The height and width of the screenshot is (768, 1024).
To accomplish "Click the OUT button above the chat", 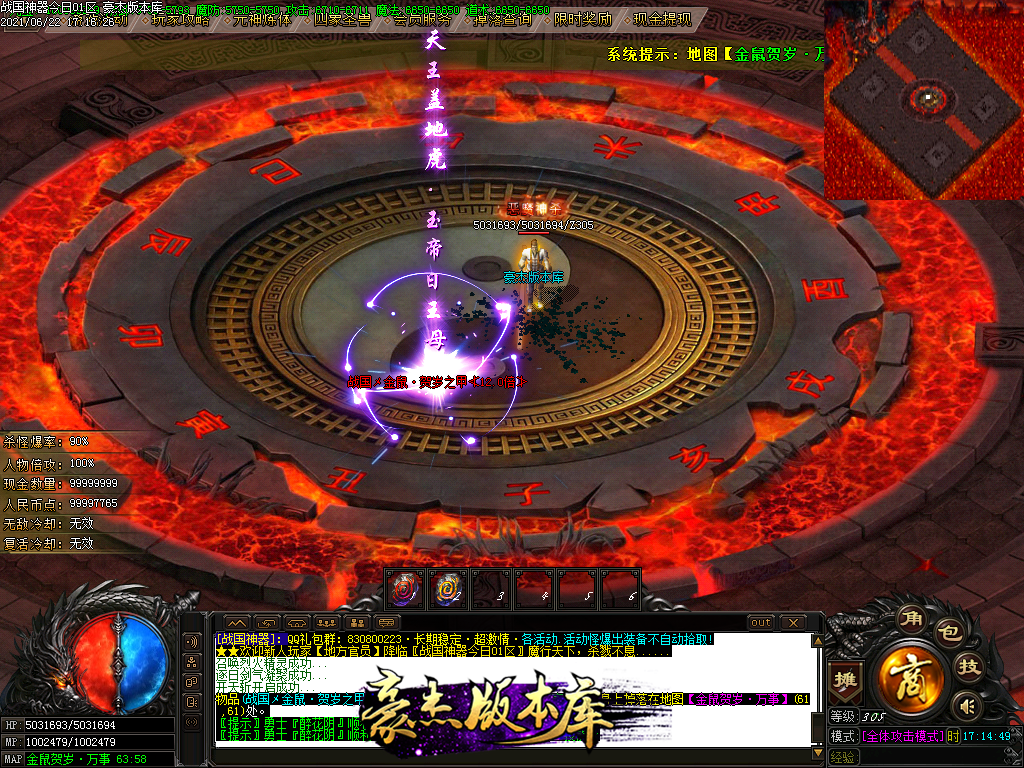I will (761, 623).
